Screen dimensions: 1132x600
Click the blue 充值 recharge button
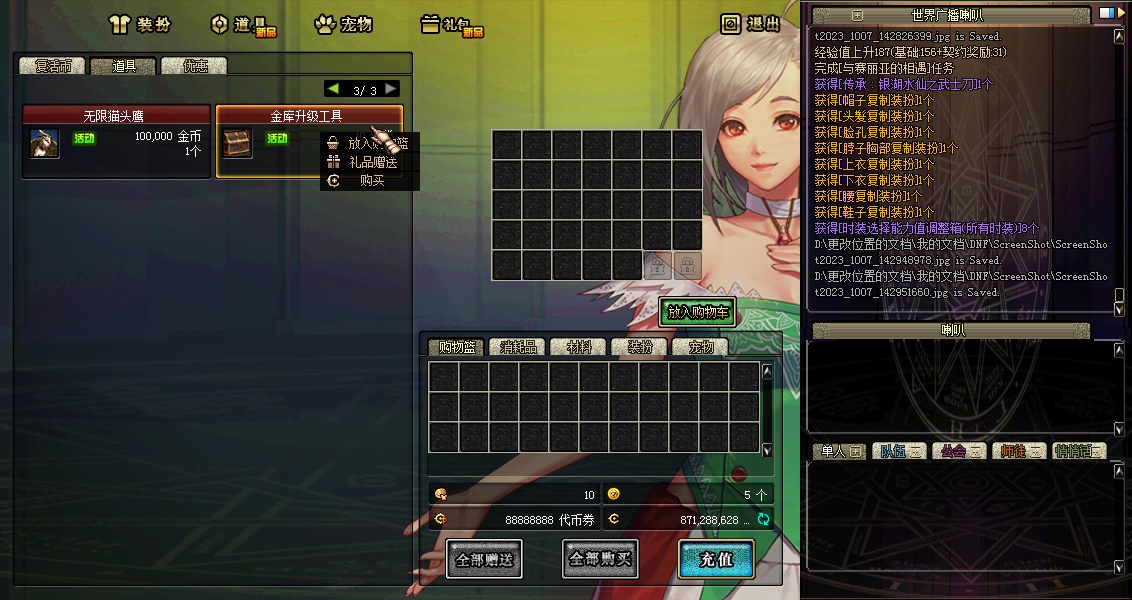716,560
